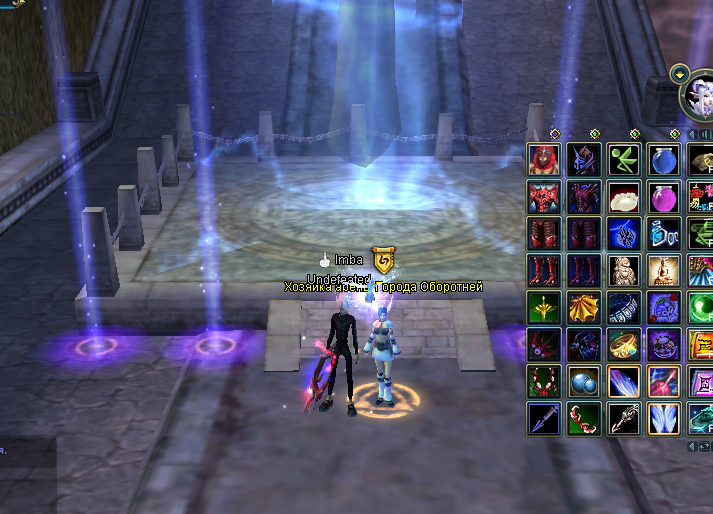Select the silver ornate staff slot
Screen dimensions: 713x514
point(620,418)
